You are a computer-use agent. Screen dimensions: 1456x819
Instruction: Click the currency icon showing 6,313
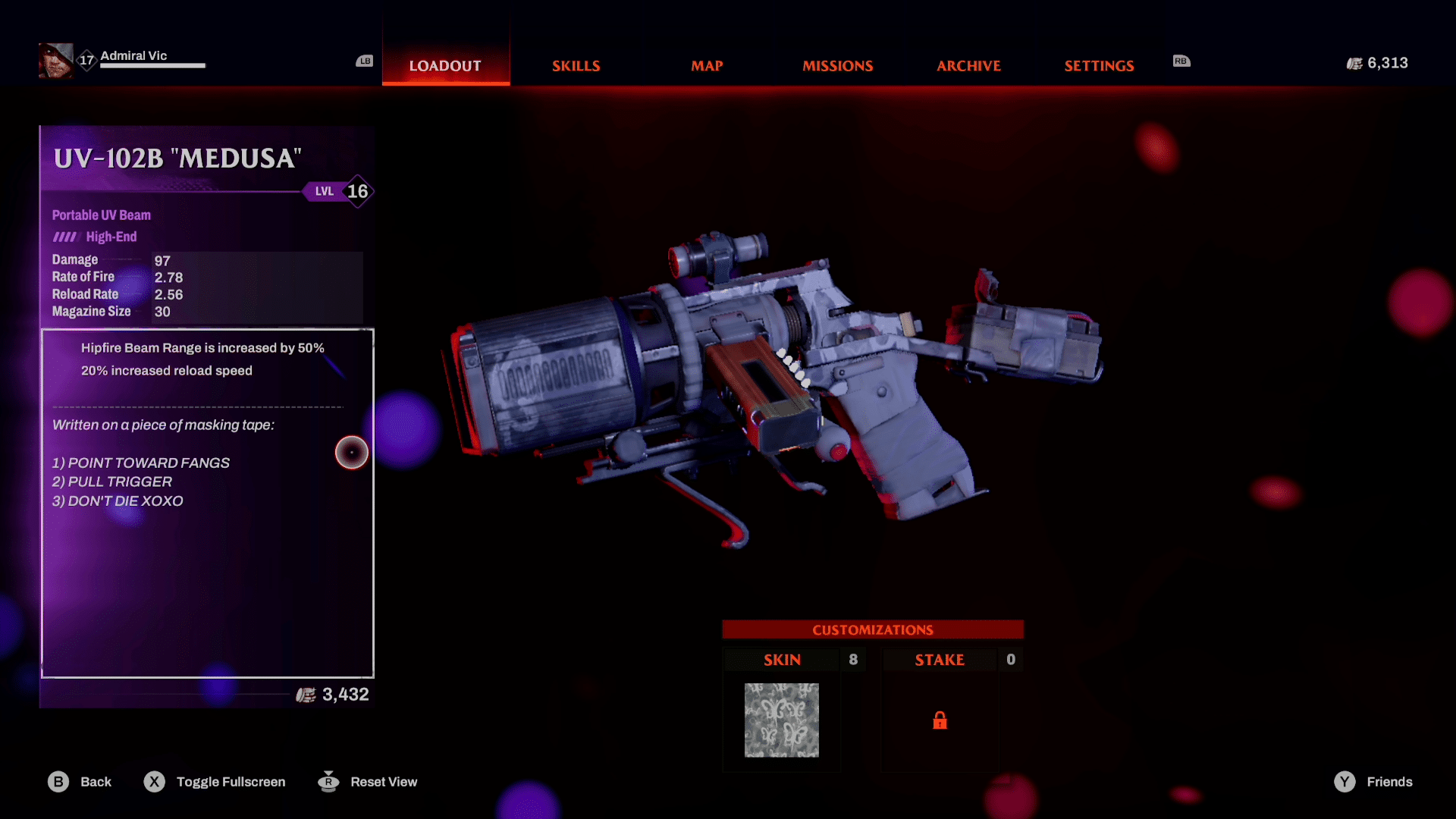[1354, 64]
